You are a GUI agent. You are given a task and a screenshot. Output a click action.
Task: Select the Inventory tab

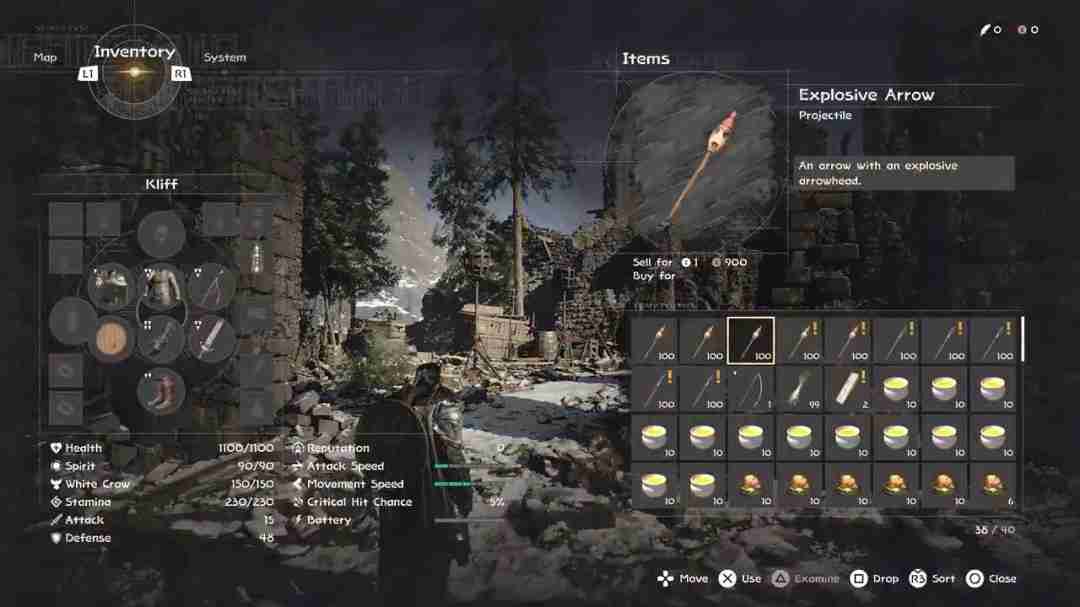(x=134, y=52)
